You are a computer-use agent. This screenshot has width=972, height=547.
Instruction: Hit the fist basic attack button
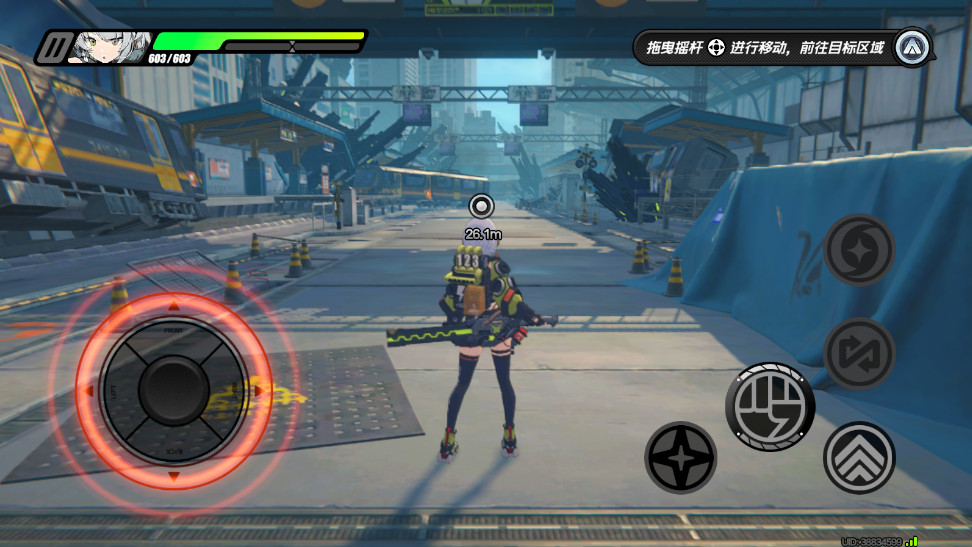(x=770, y=406)
